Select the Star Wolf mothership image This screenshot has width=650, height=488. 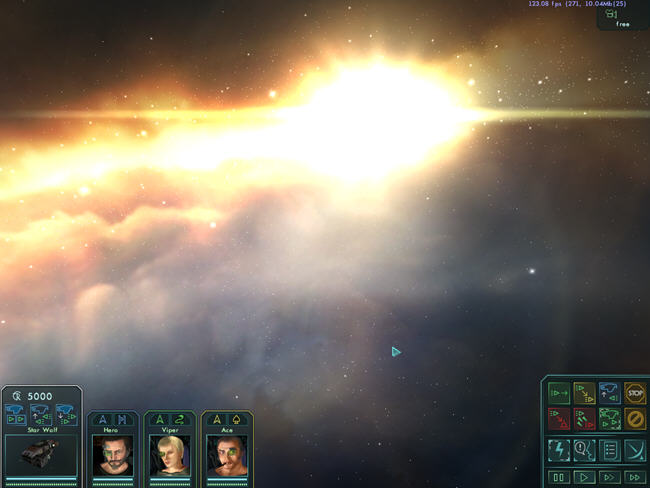(x=40, y=453)
